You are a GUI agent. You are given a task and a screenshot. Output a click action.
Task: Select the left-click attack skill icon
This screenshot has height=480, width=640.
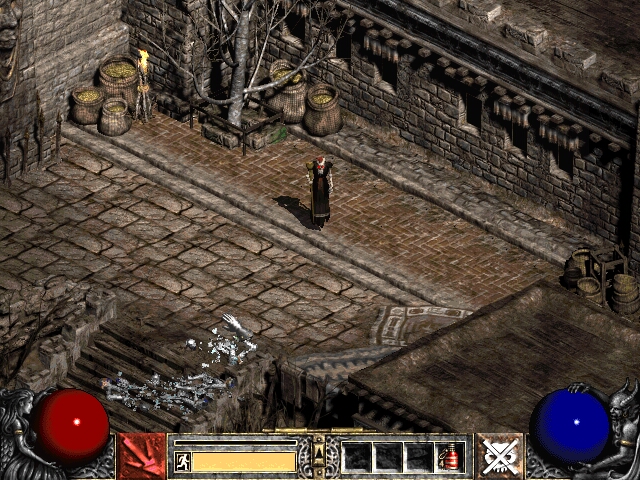coord(142,456)
